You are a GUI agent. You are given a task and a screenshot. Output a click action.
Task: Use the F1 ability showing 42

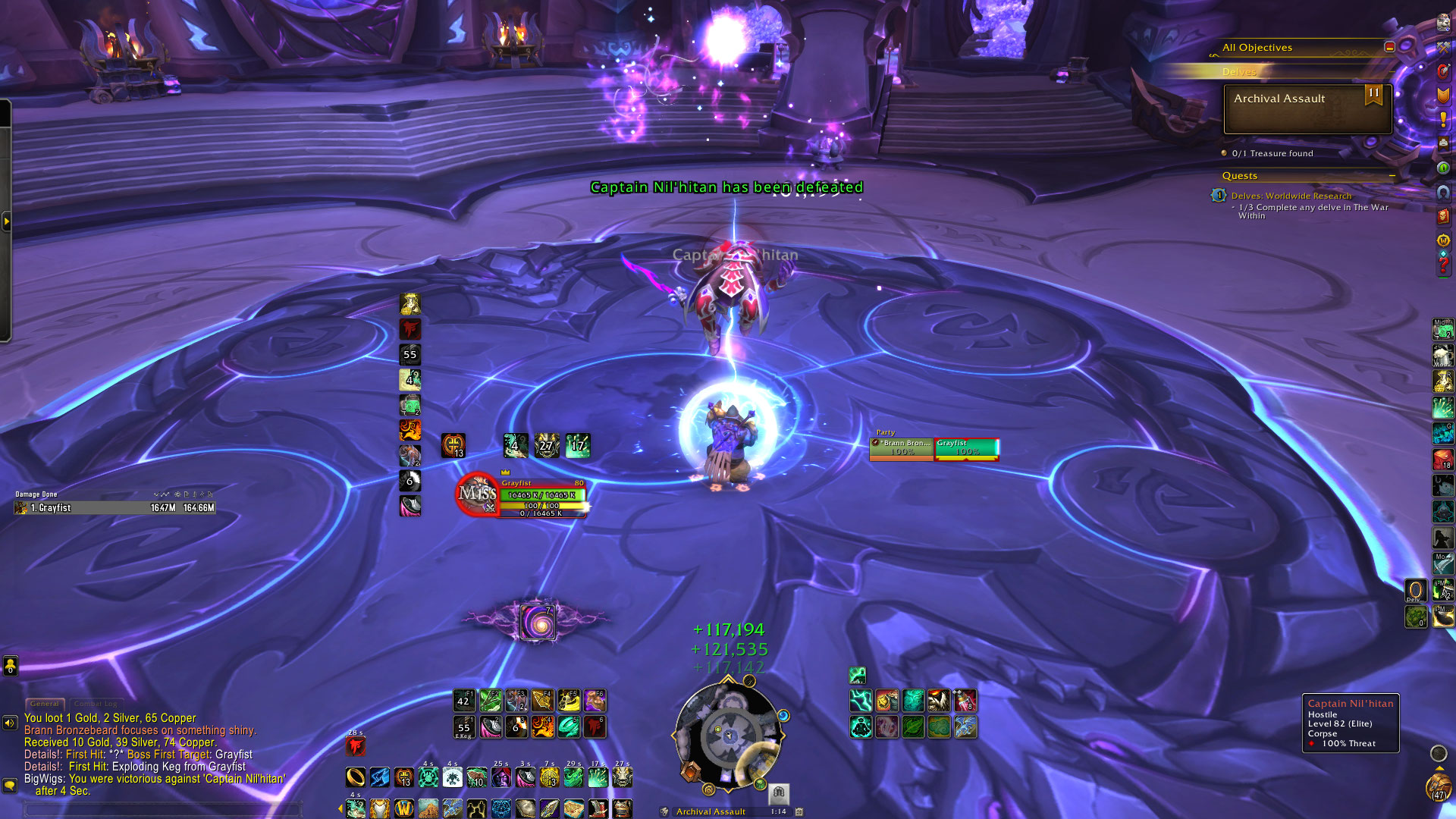(x=464, y=700)
